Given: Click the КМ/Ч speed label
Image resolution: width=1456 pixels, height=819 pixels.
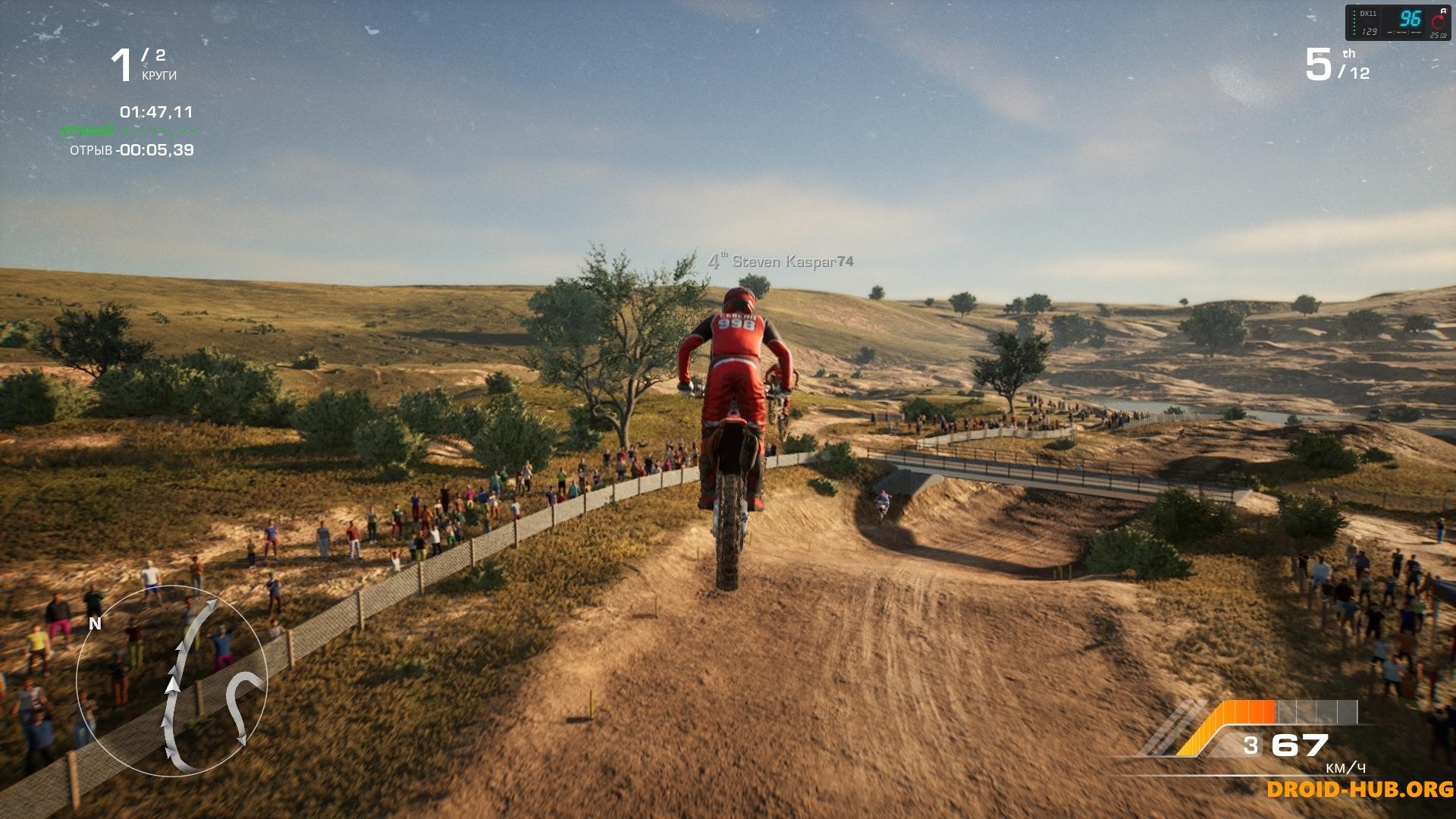Looking at the screenshot, I should pyautogui.click(x=1346, y=768).
